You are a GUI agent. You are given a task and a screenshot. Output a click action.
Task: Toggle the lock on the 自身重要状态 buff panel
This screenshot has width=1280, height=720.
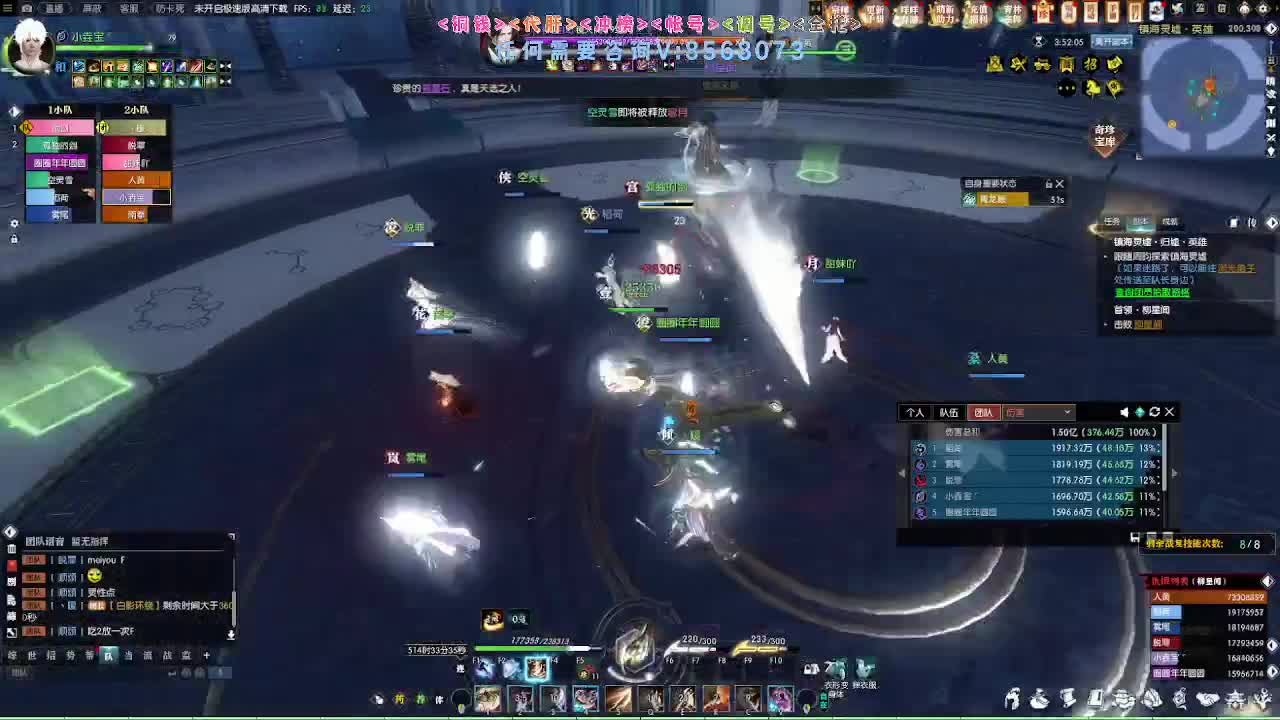(1048, 183)
